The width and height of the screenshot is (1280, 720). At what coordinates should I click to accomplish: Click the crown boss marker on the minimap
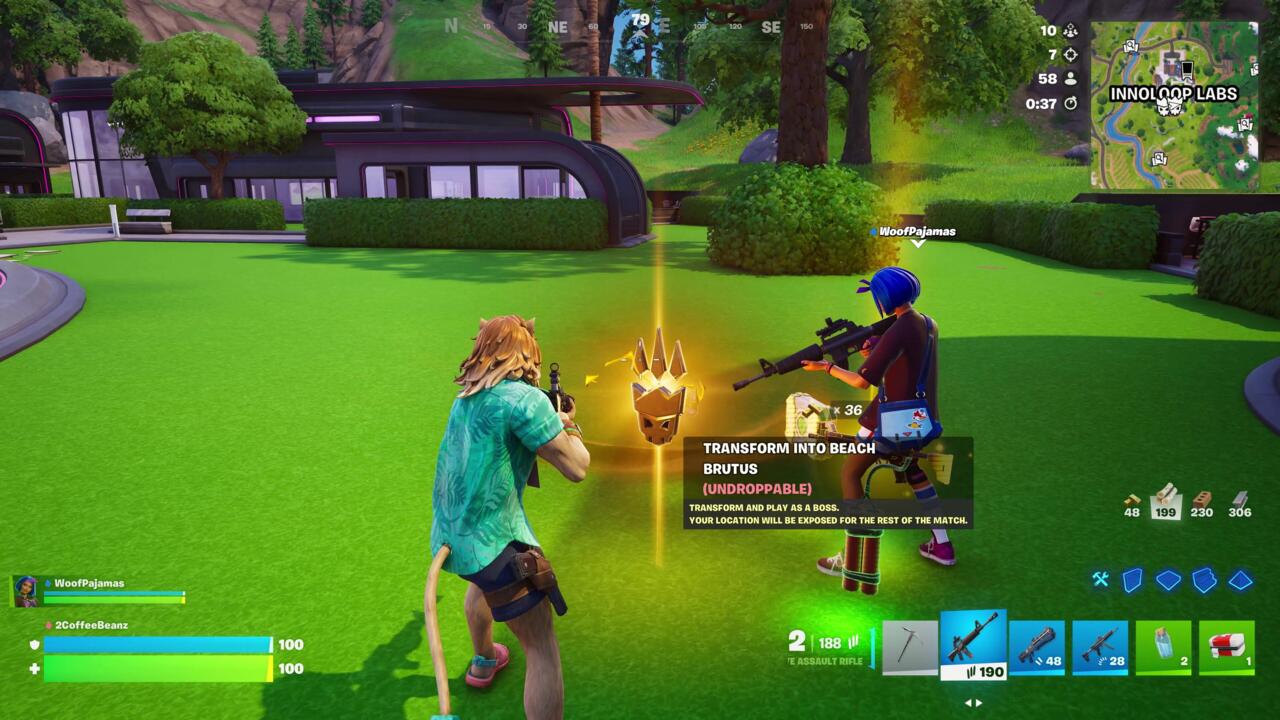[1169, 108]
